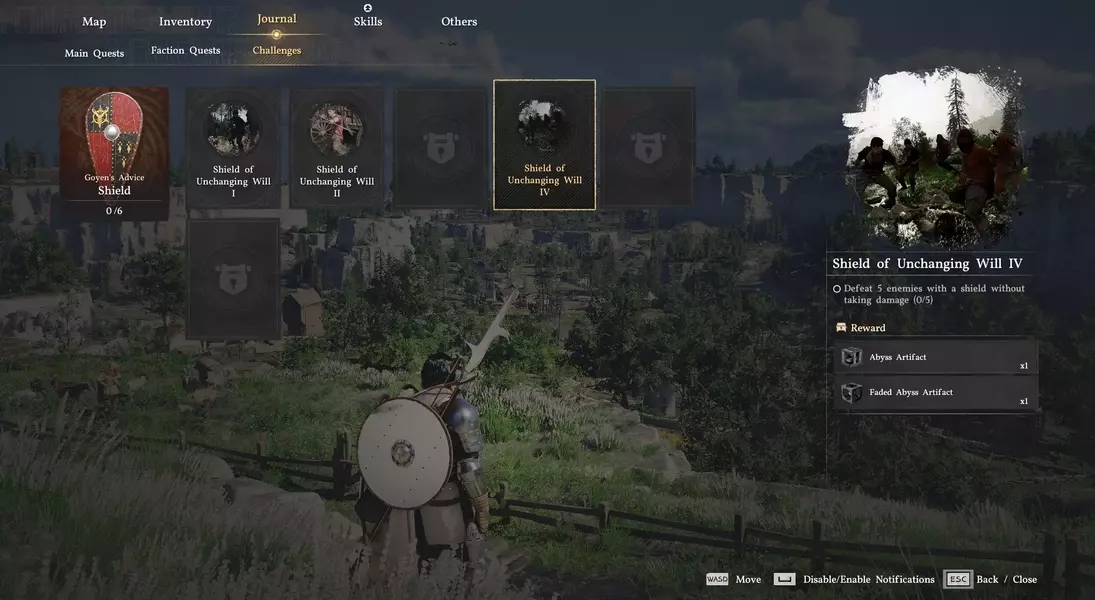The image size is (1095, 600).
Task: Open the Map tab
Action: pyautogui.click(x=94, y=22)
